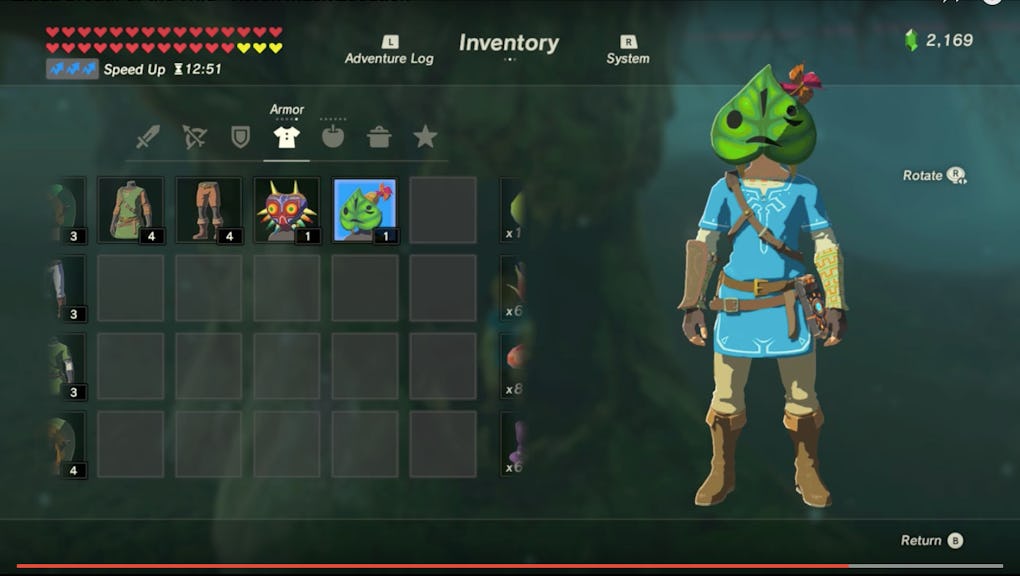Open the System menu page
The height and width of the screenshot is (576, 1020).
[628, 51]
